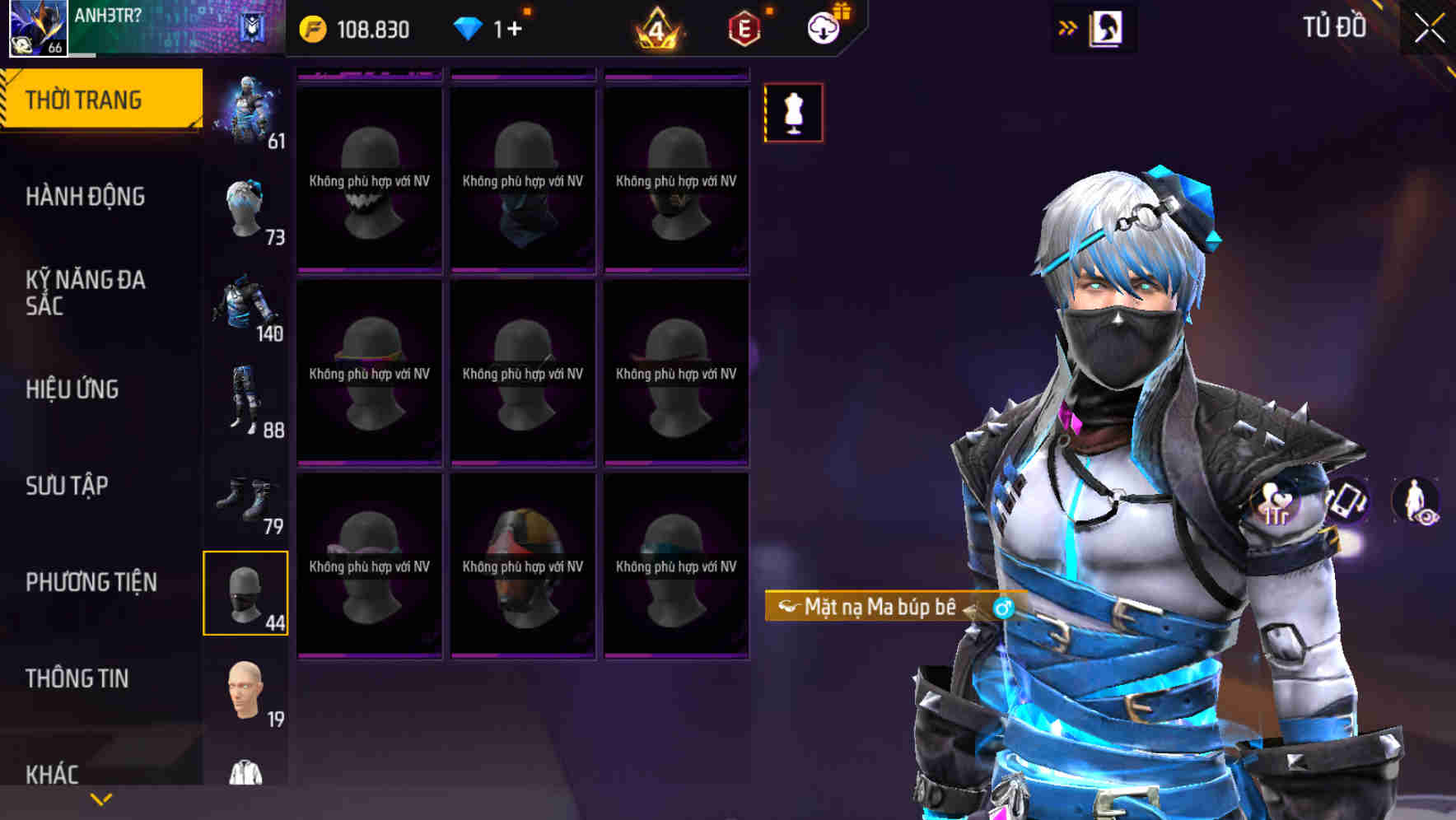Select the HIỆU ỨNG category
The image size is (1456, 820).
[x=72, y=389]
